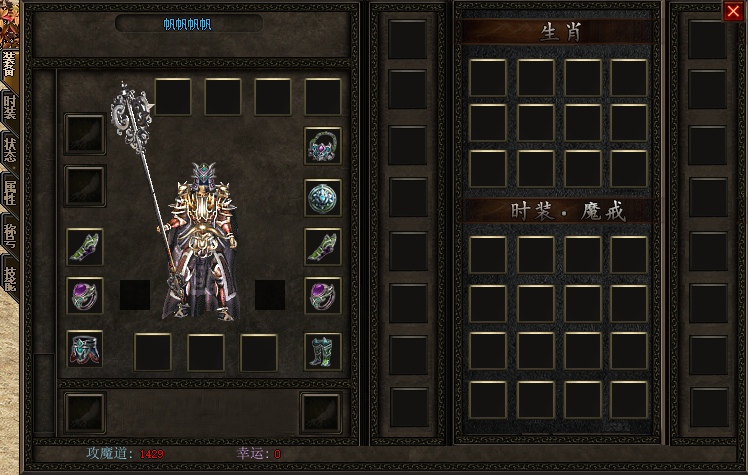View the 技能 skills tab
Image resolution: width=748 pixels, height=475 pixels.
coord(9,277)
